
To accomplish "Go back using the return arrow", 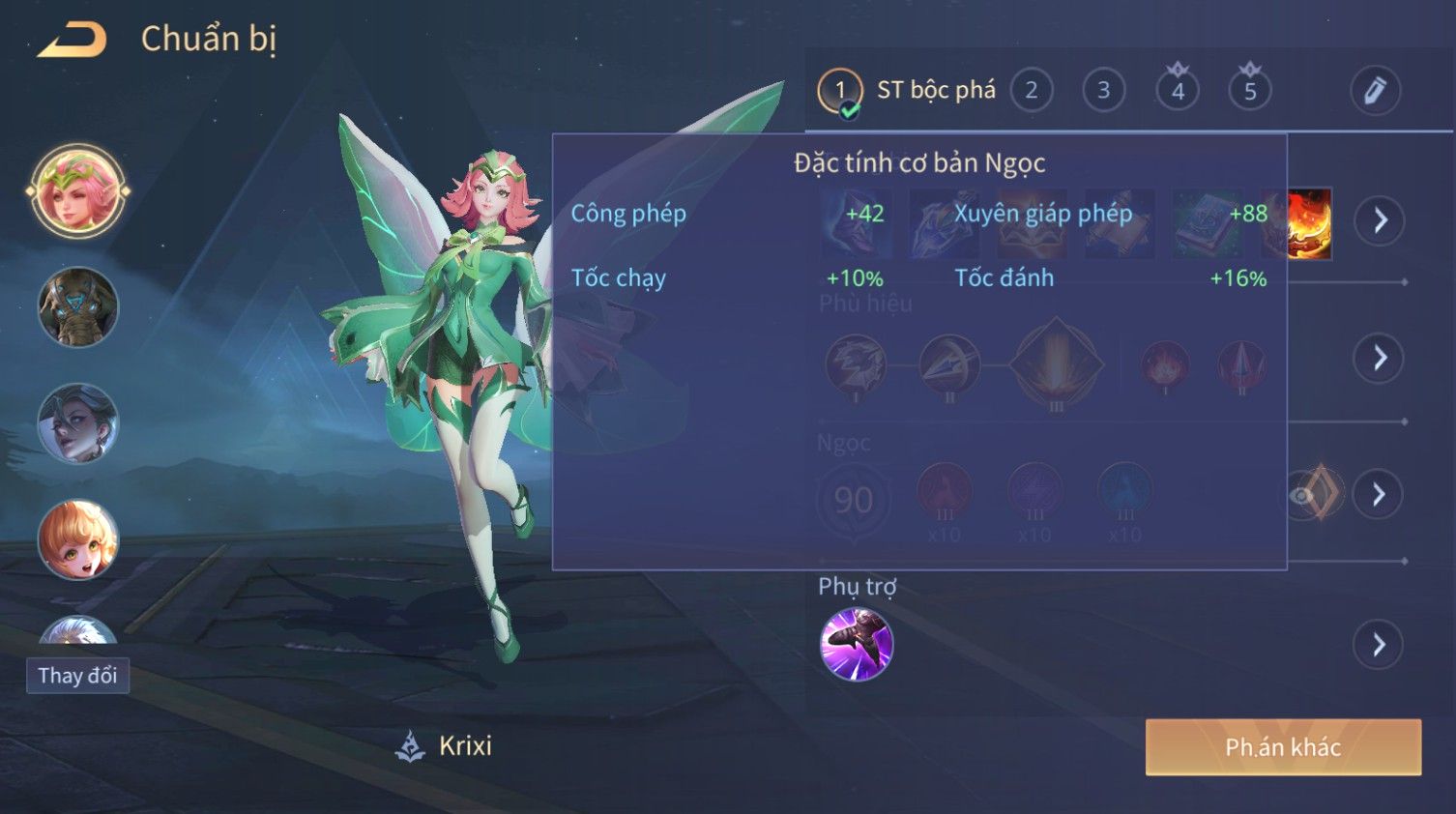I will coord(73,40).
